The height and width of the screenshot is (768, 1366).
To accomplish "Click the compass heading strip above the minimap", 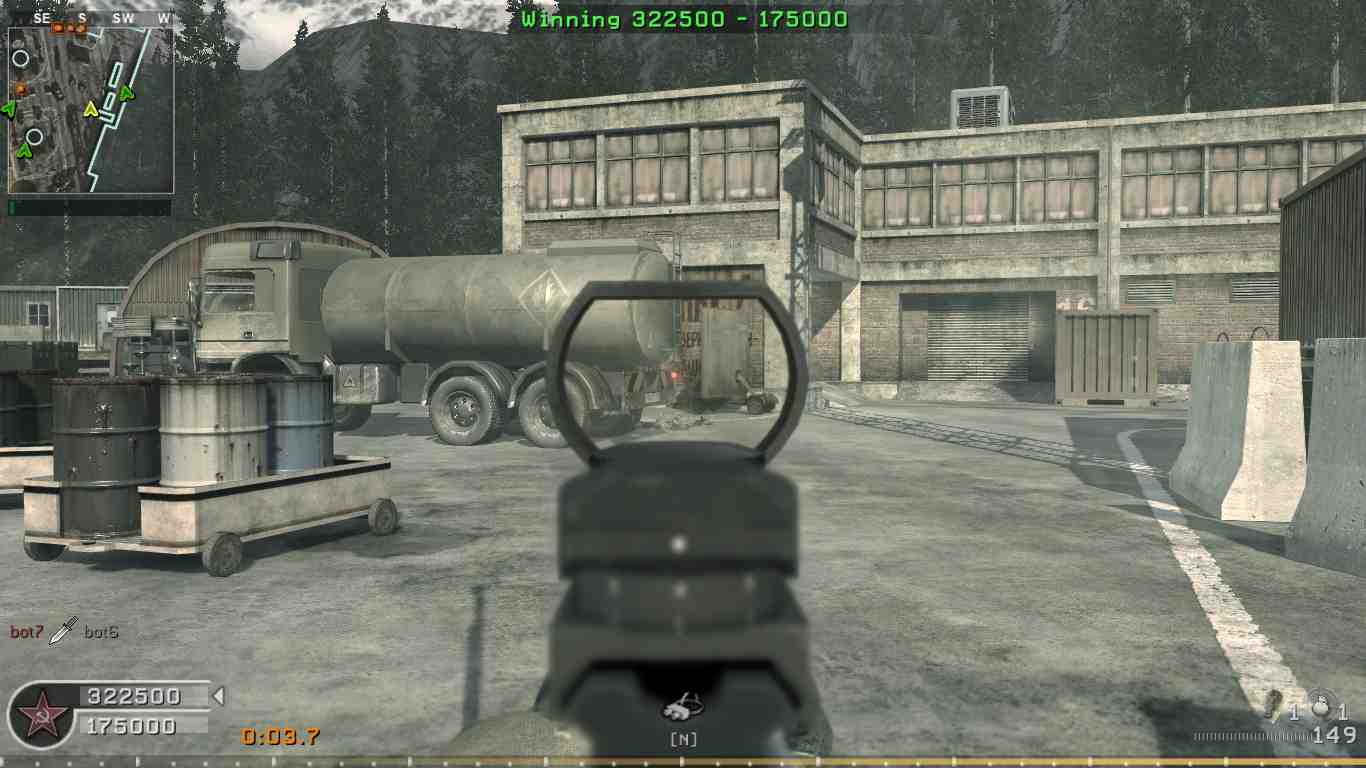I will (91, 18).
